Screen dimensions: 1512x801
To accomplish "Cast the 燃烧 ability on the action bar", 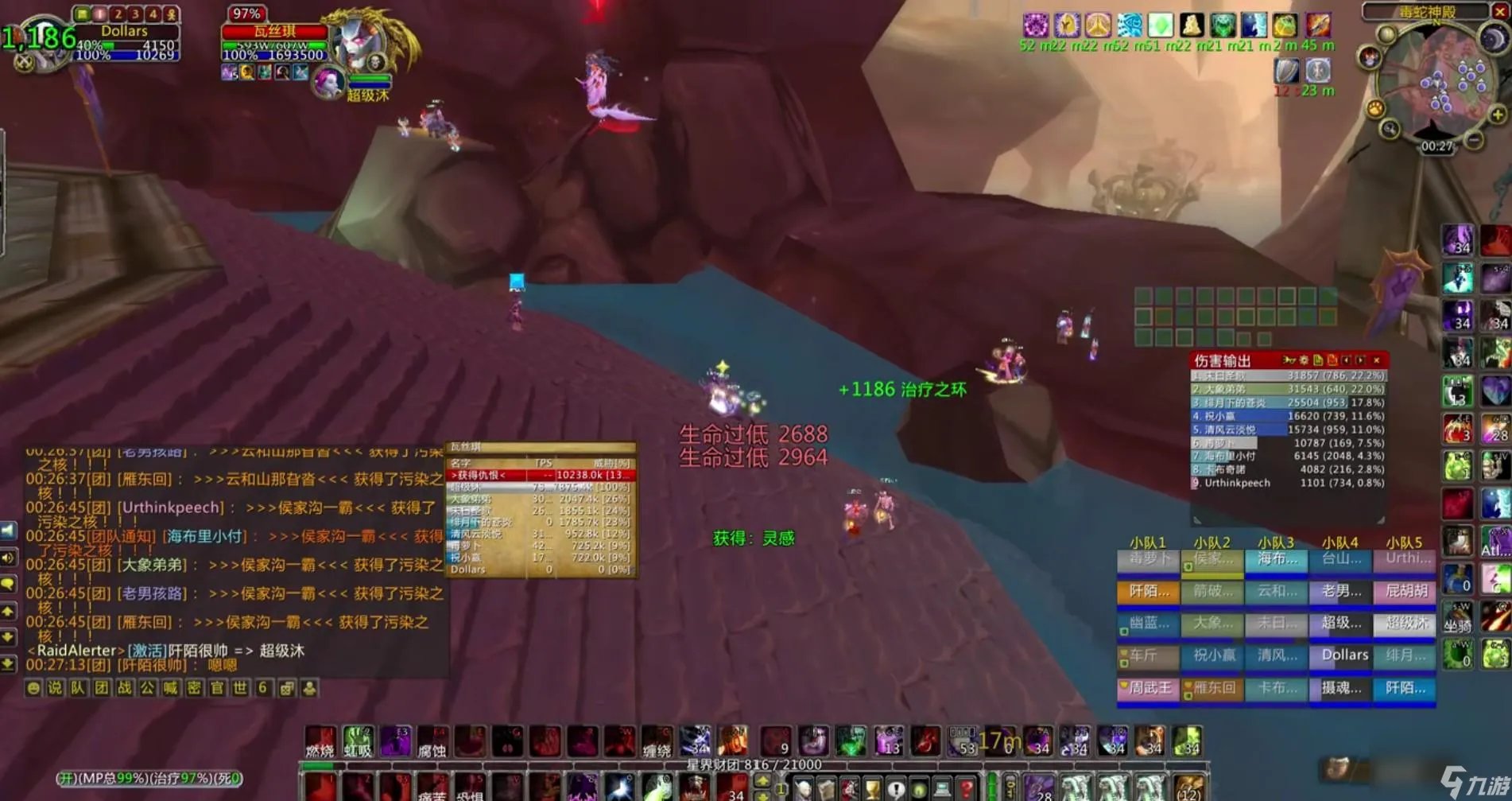I will click(320, 741).
